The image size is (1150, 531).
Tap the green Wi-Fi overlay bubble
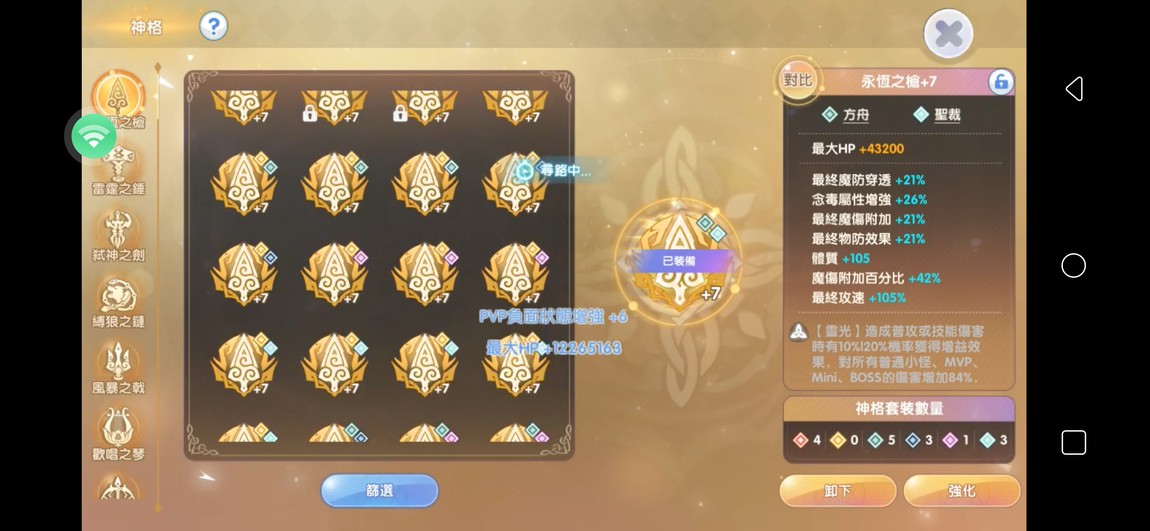[x=94, y=136]
